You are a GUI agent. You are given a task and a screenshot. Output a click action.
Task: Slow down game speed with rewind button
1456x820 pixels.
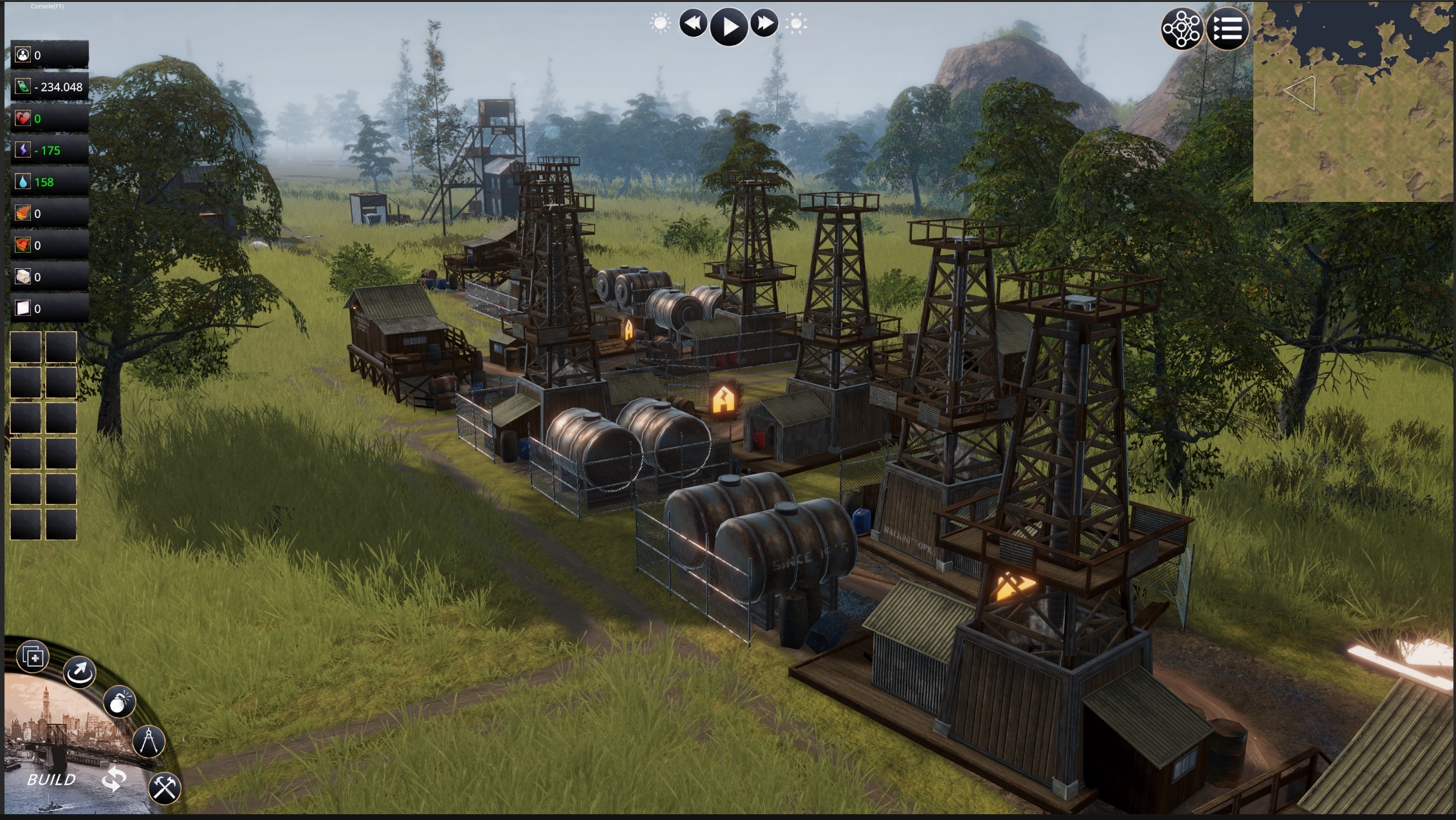click(x=693, y=24)
